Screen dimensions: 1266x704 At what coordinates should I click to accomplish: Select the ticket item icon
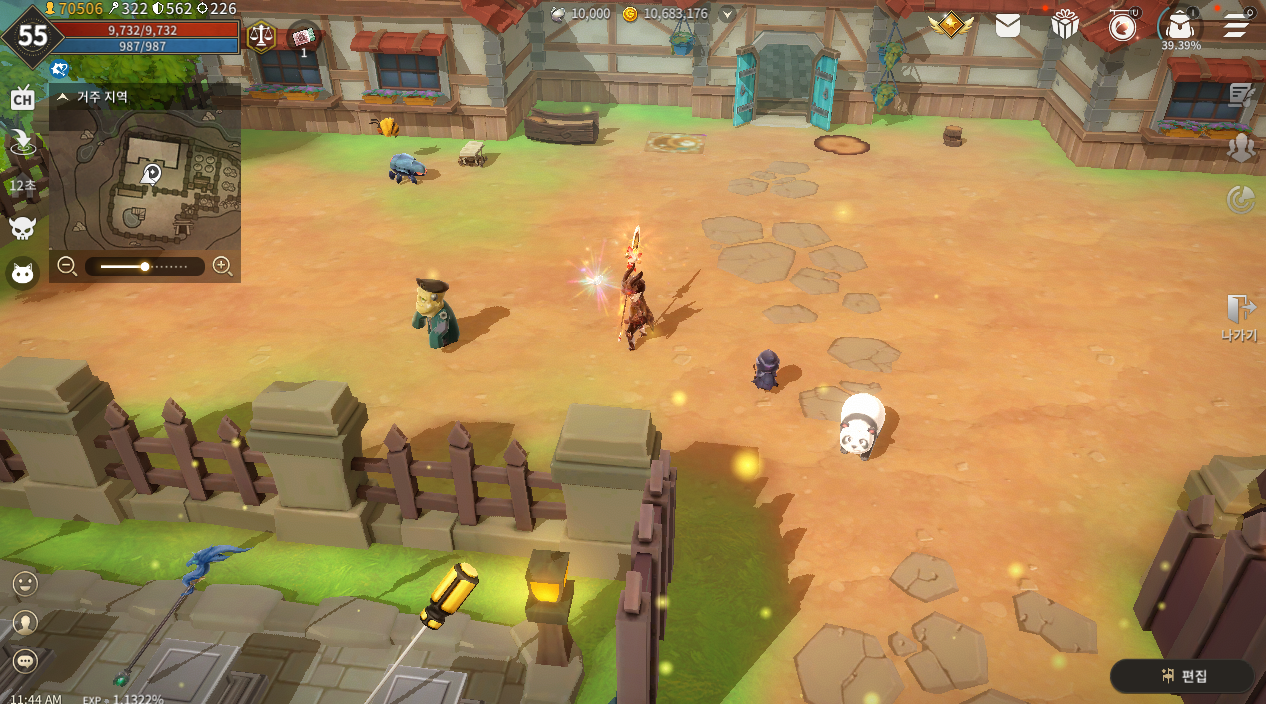pos(304,37)
